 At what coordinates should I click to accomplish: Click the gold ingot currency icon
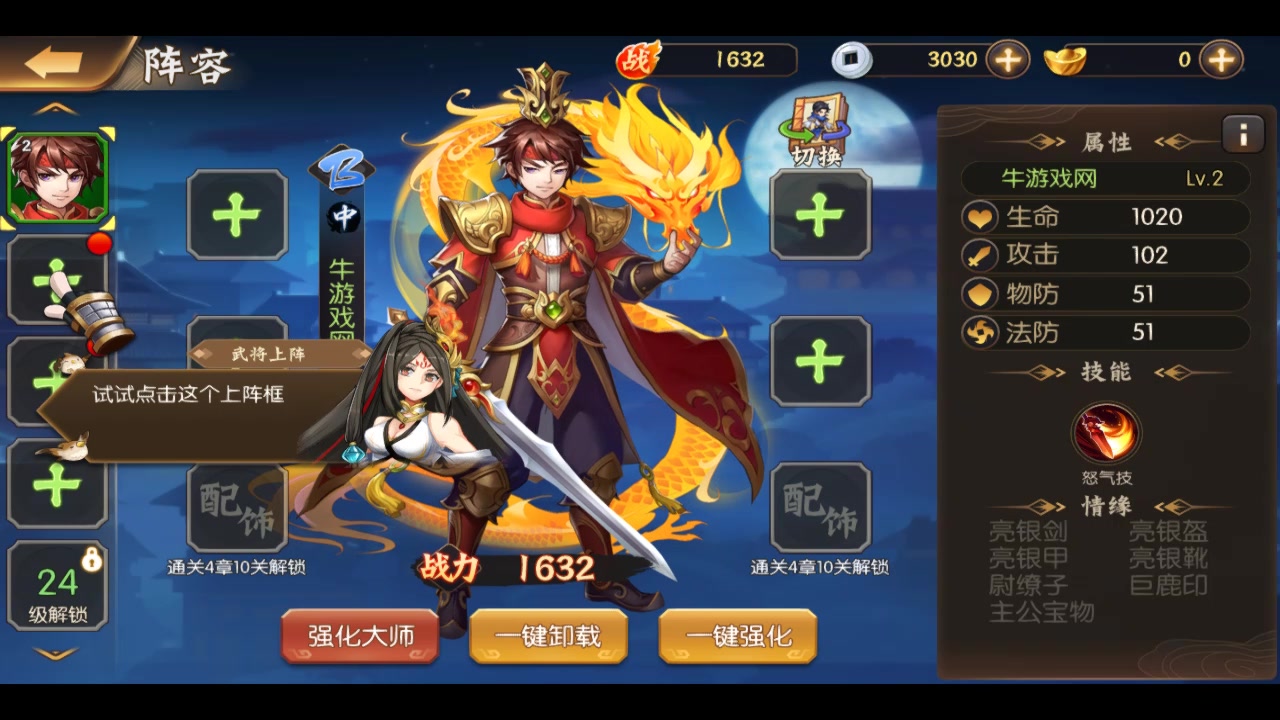pos(1066,60)
